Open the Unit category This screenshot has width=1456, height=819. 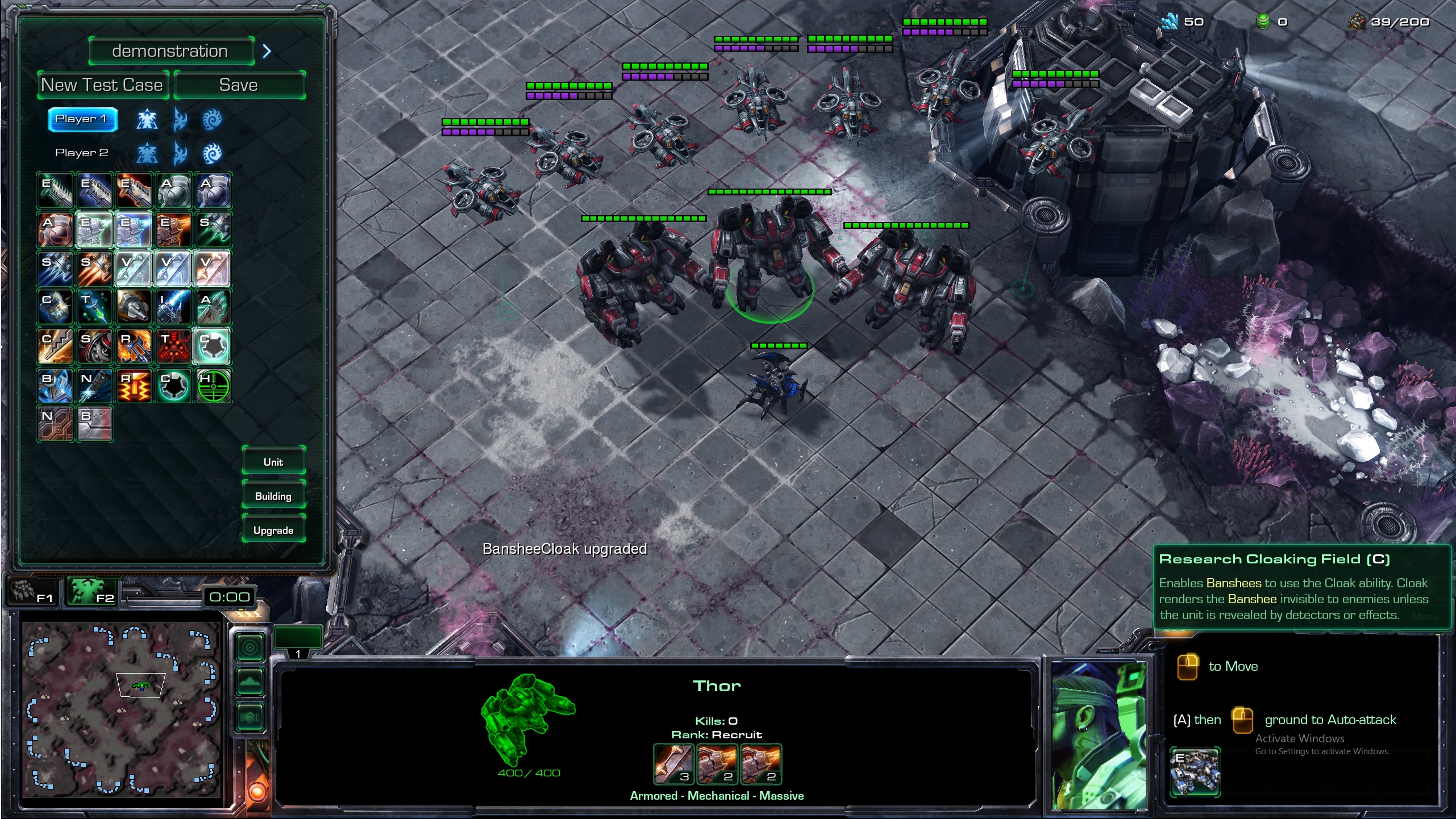273,462
